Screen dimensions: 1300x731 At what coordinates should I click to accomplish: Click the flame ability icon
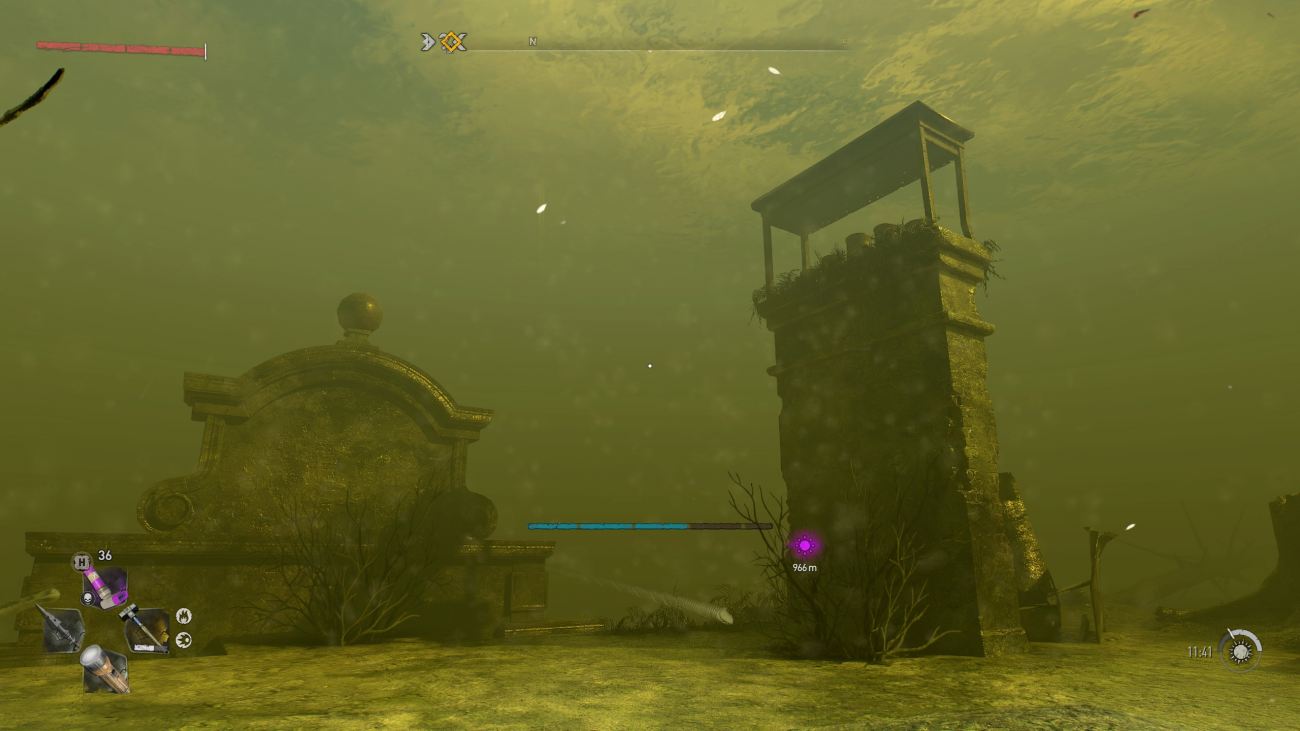183,616
